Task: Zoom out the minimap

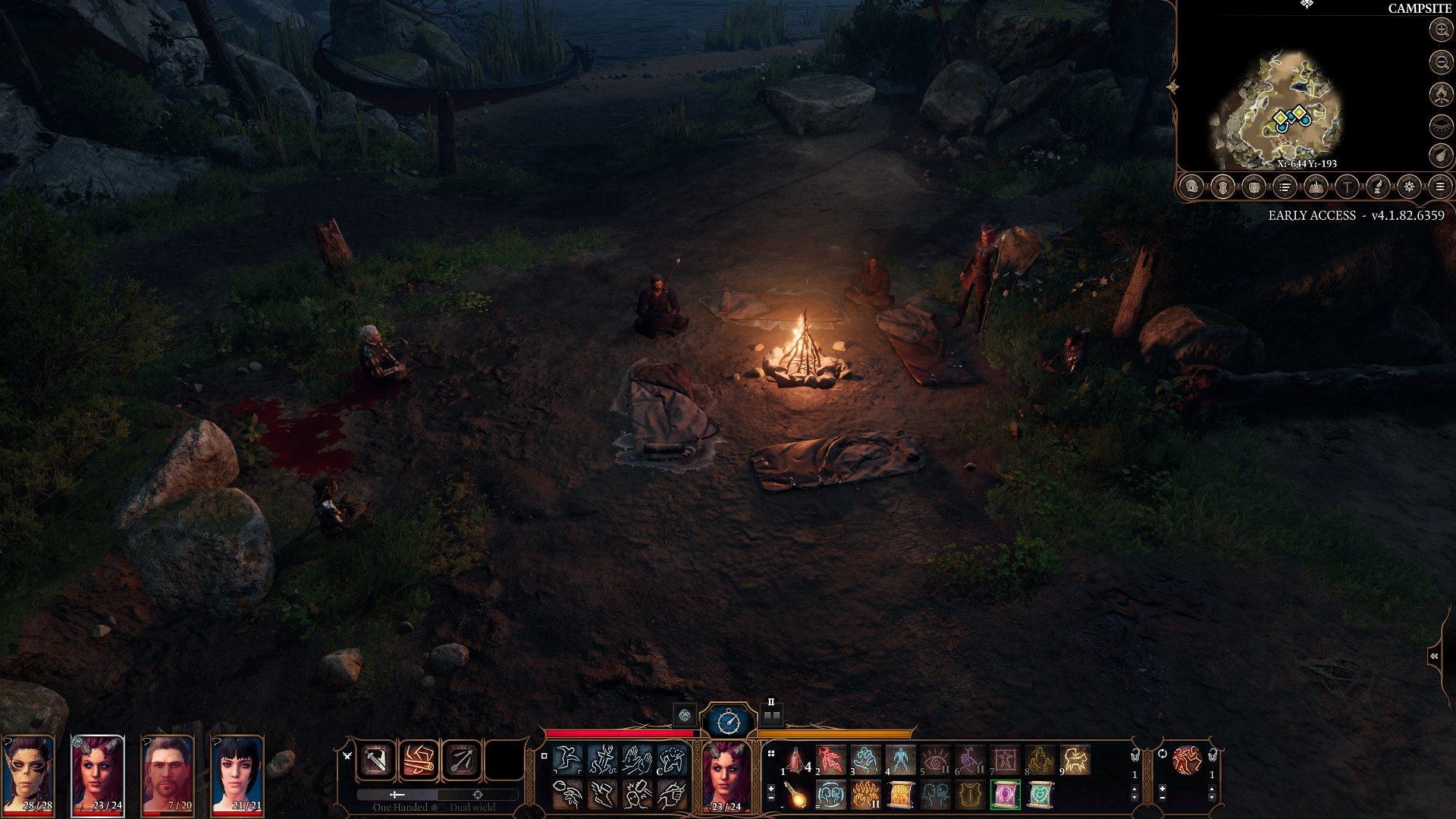Action: pos(1441,61)
